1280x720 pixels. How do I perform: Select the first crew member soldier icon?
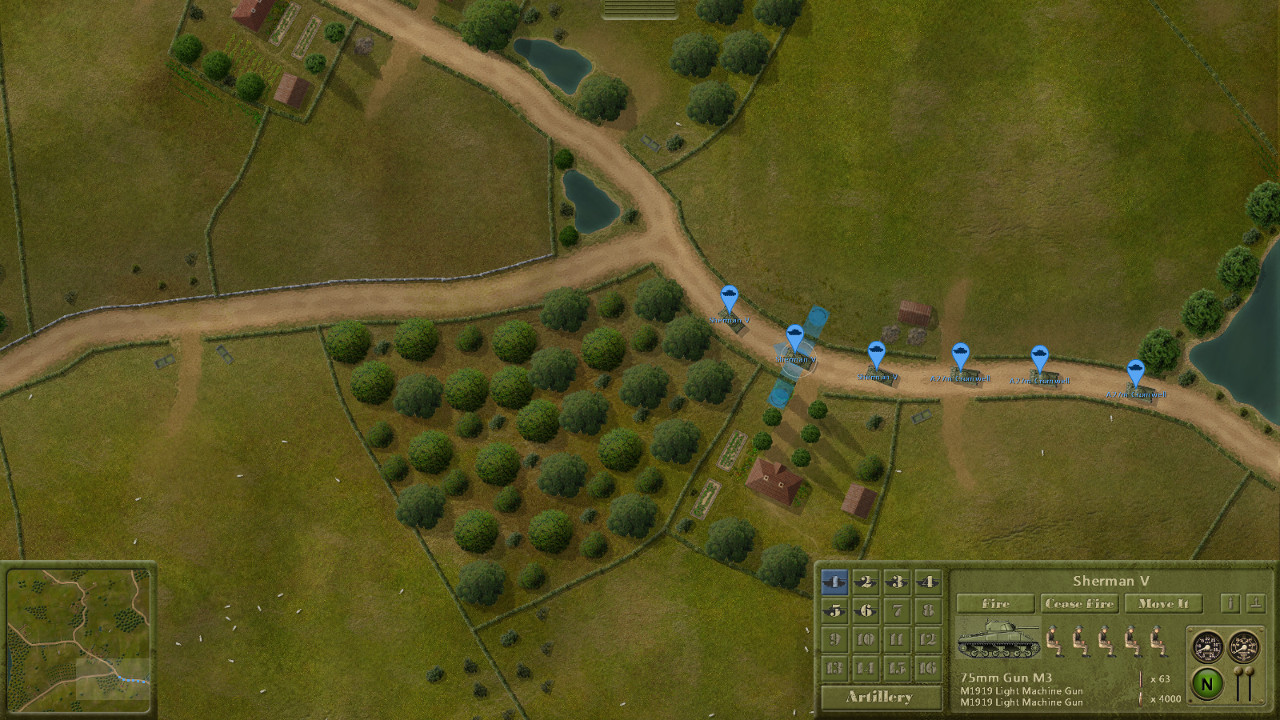point(1054,641)
